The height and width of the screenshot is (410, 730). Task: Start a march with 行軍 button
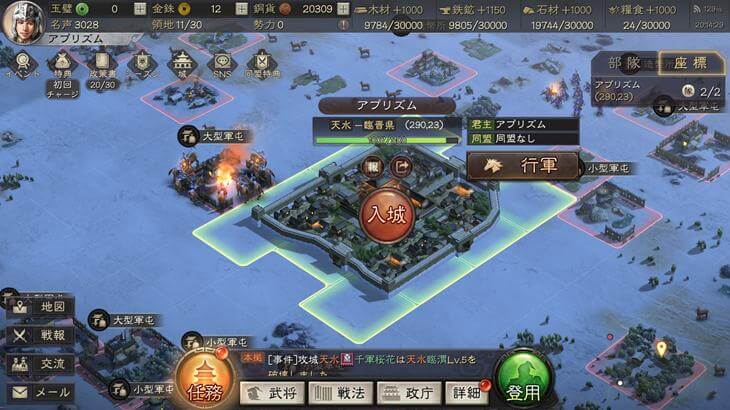pyautogui.click(x=524, y=165)
